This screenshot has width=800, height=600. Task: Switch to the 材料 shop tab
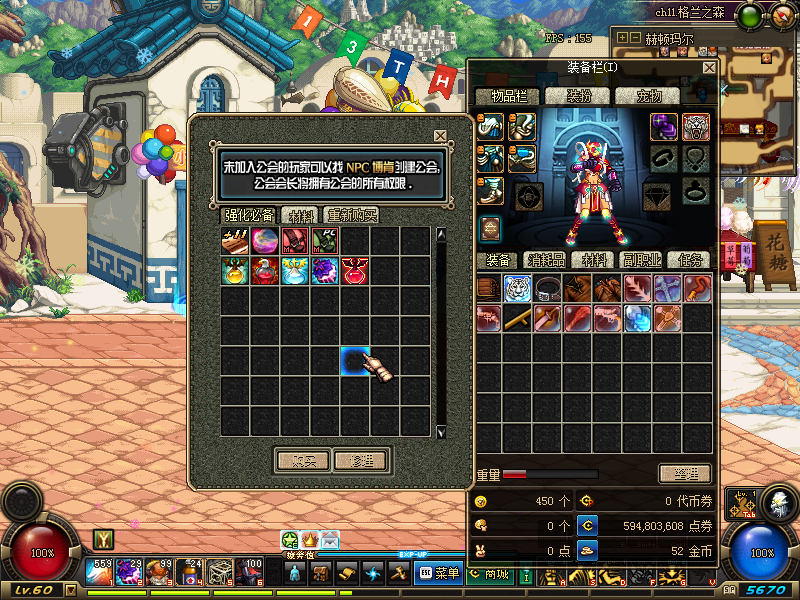click(299, 215)
